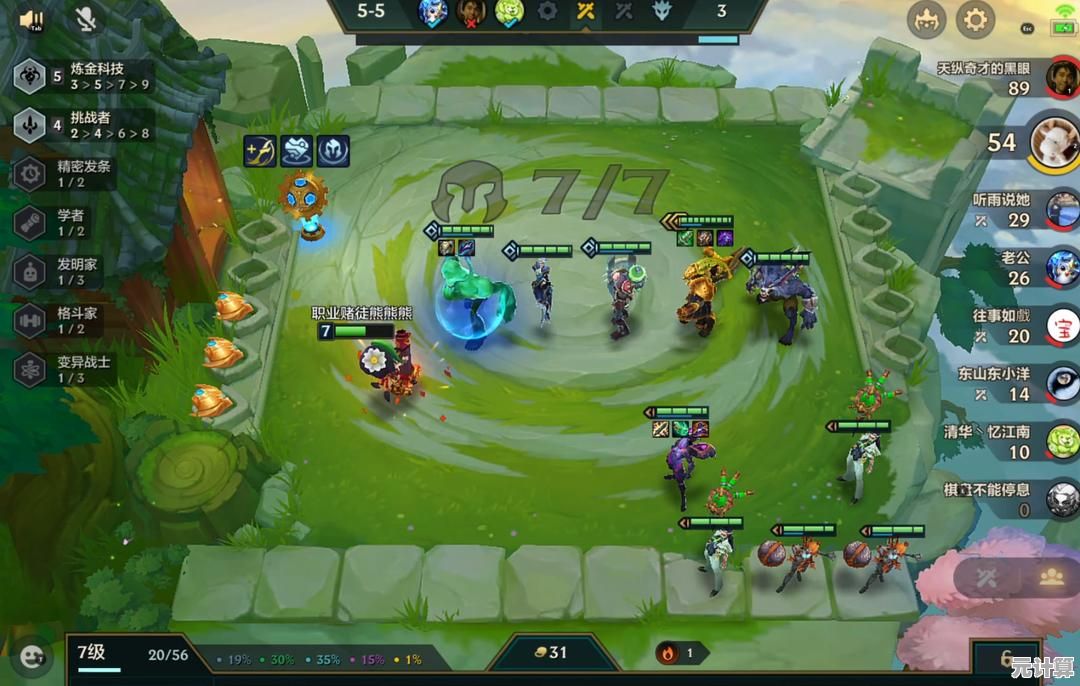Select the helmet augment icon

(332, 150)
